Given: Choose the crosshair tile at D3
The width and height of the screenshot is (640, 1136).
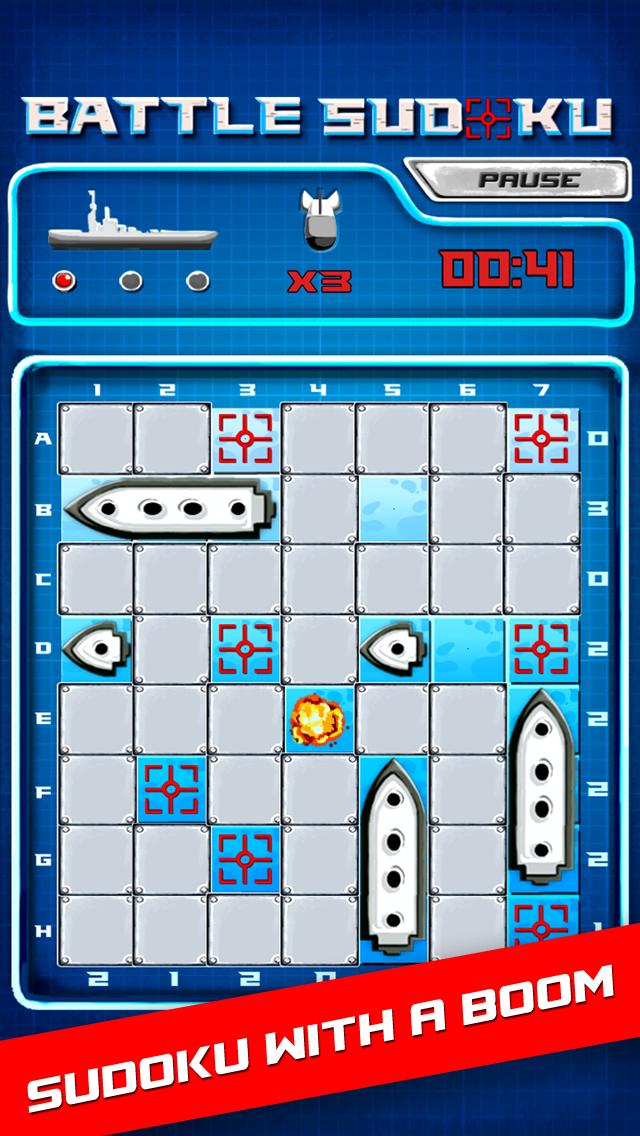Looking at the screenshot, I should pos(245,648).
